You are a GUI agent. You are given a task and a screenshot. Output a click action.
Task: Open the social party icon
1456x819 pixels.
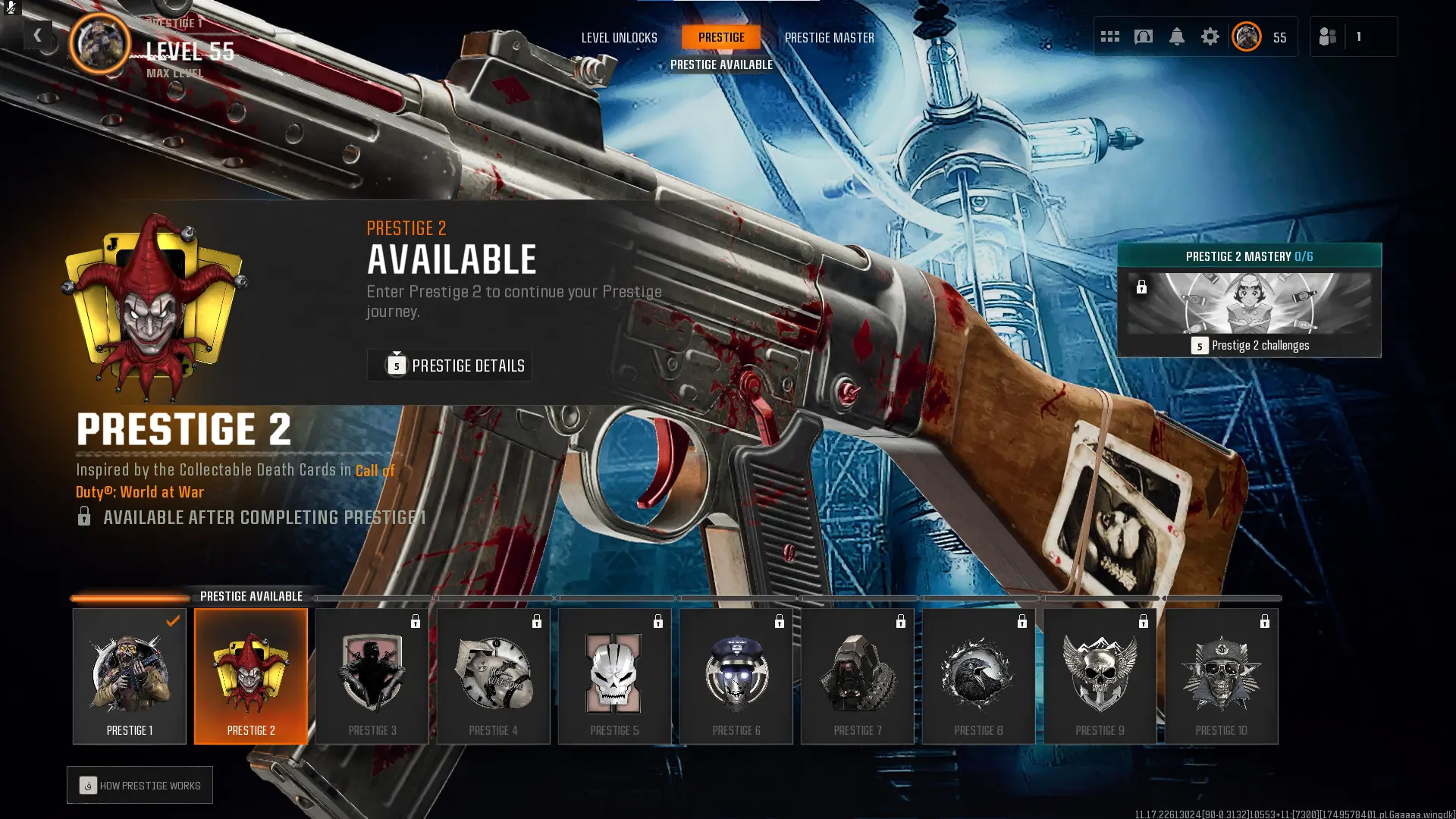click(1328, 36)
